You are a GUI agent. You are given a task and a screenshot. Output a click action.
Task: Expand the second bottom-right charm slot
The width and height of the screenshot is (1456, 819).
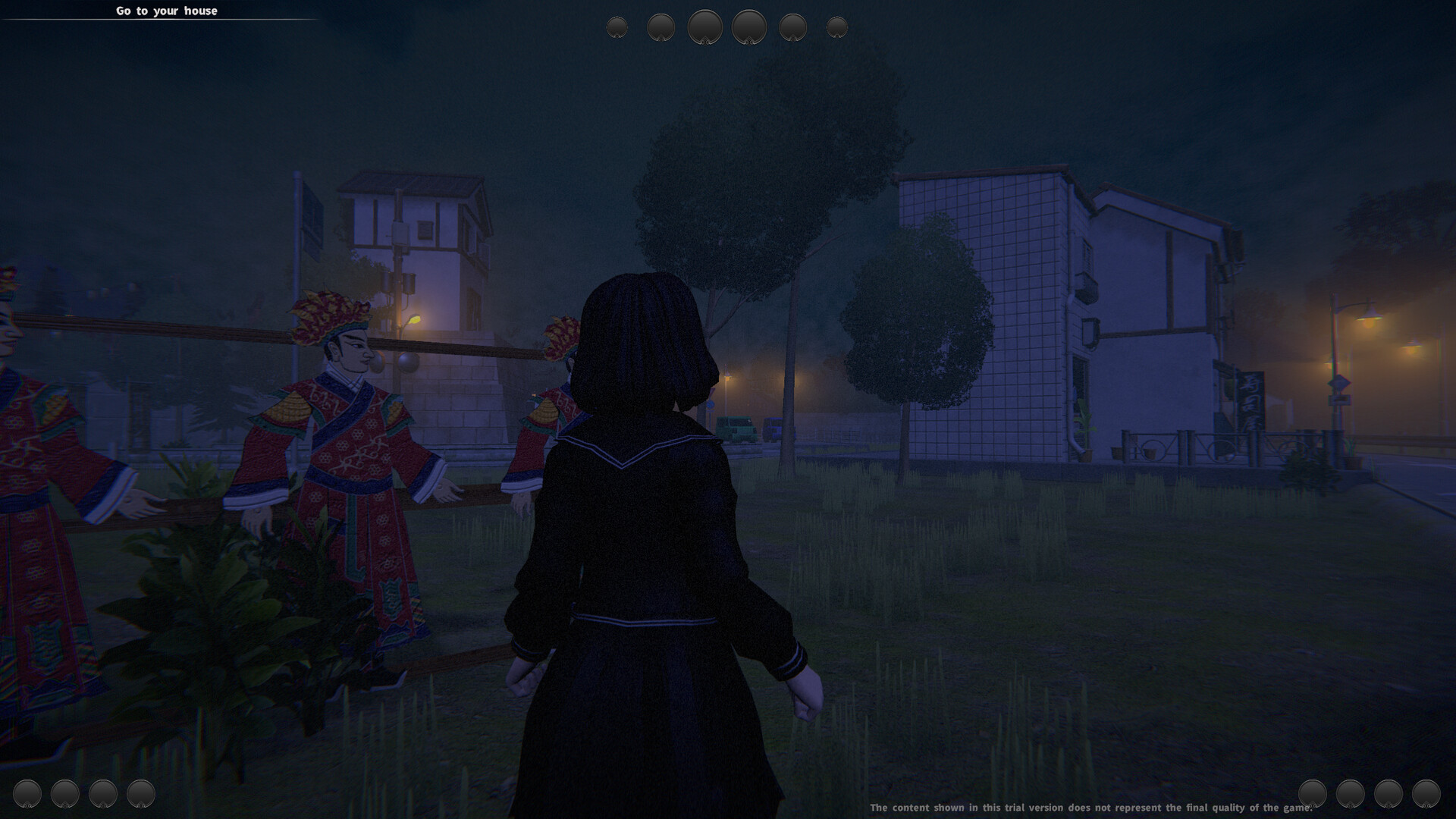click(x=1351, y=794)
